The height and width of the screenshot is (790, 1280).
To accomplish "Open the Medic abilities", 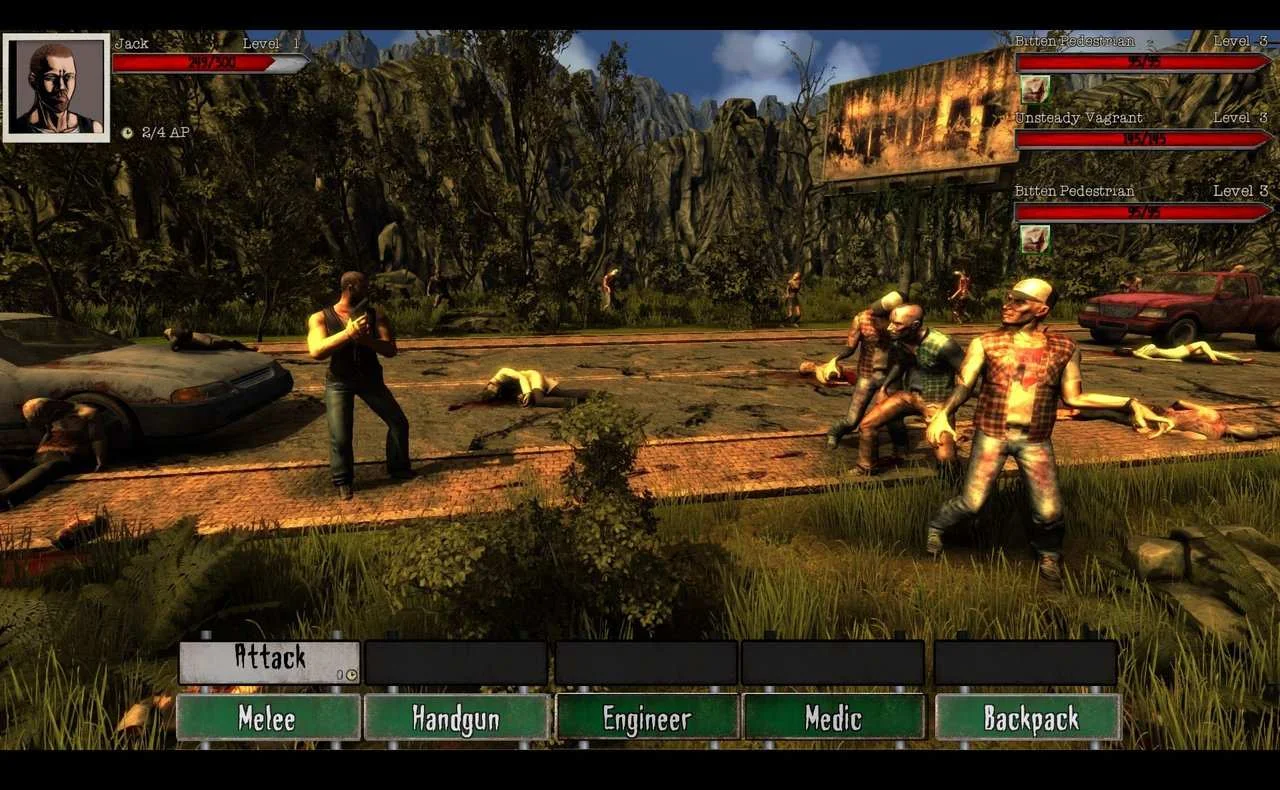I will (x=833, y=717).
